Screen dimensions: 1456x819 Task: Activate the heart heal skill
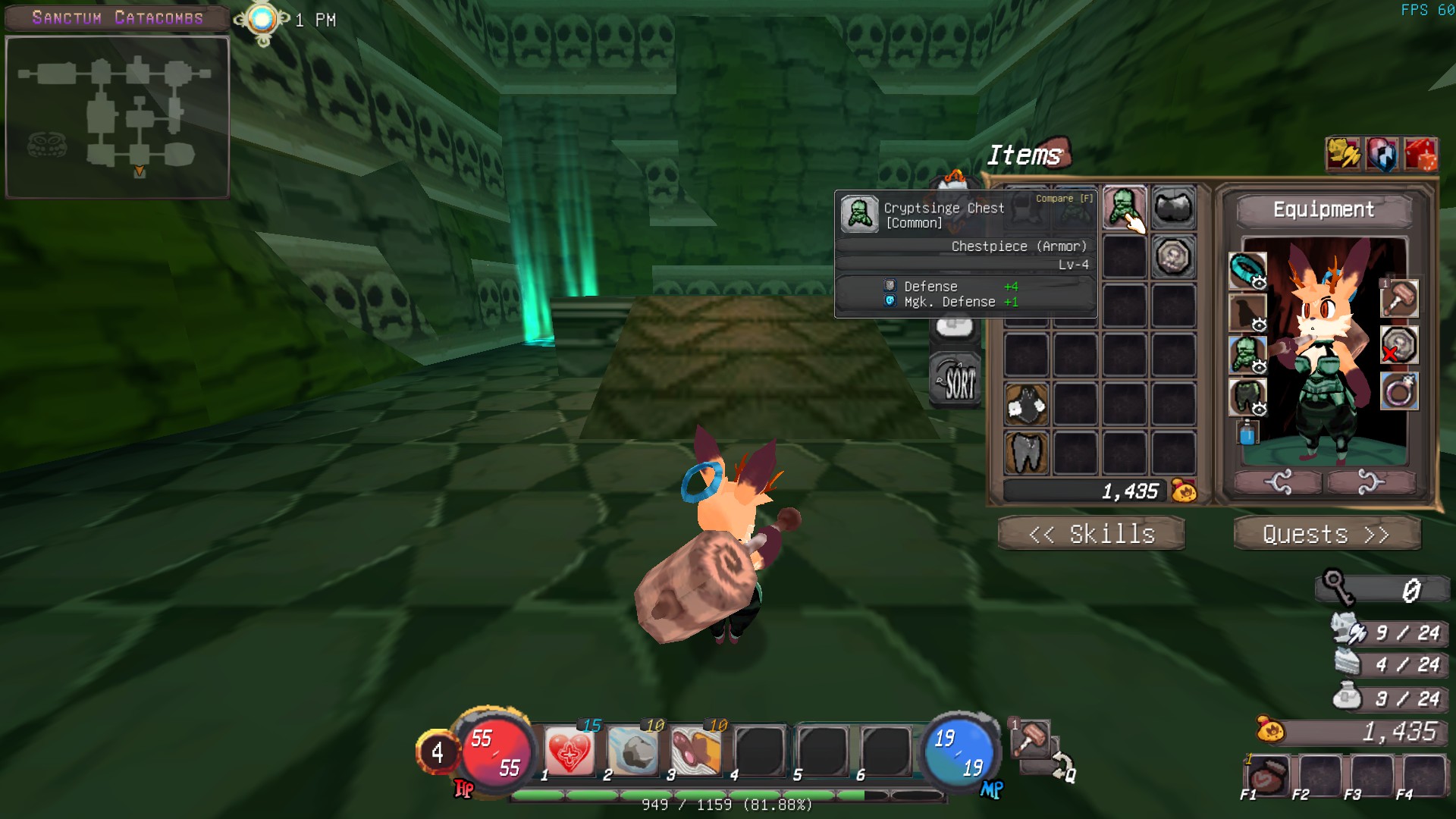click(569, 752)
